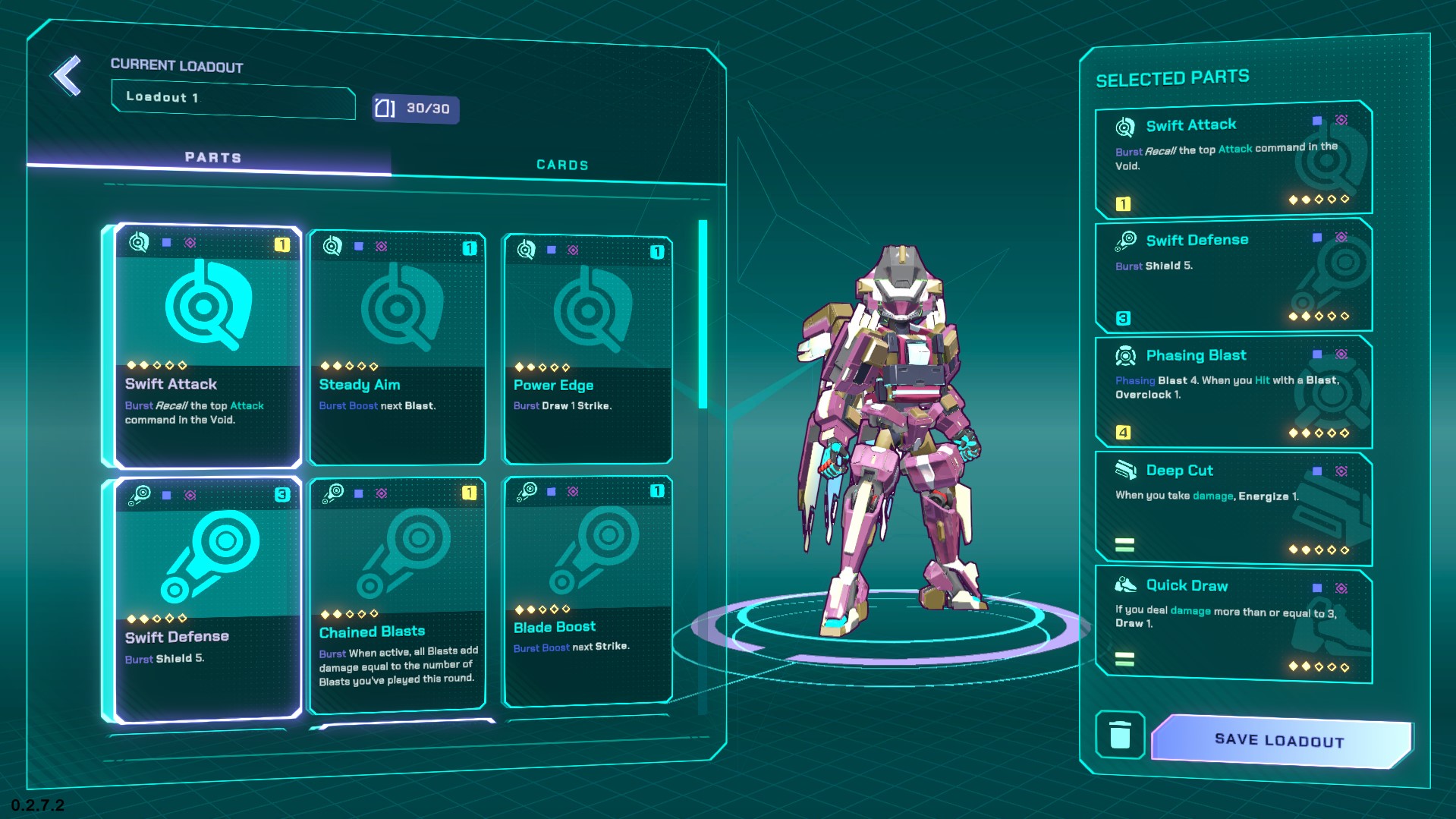1456x819 pixels.
Task: Choose the Steady Aim part card
Action: [397, 348]
